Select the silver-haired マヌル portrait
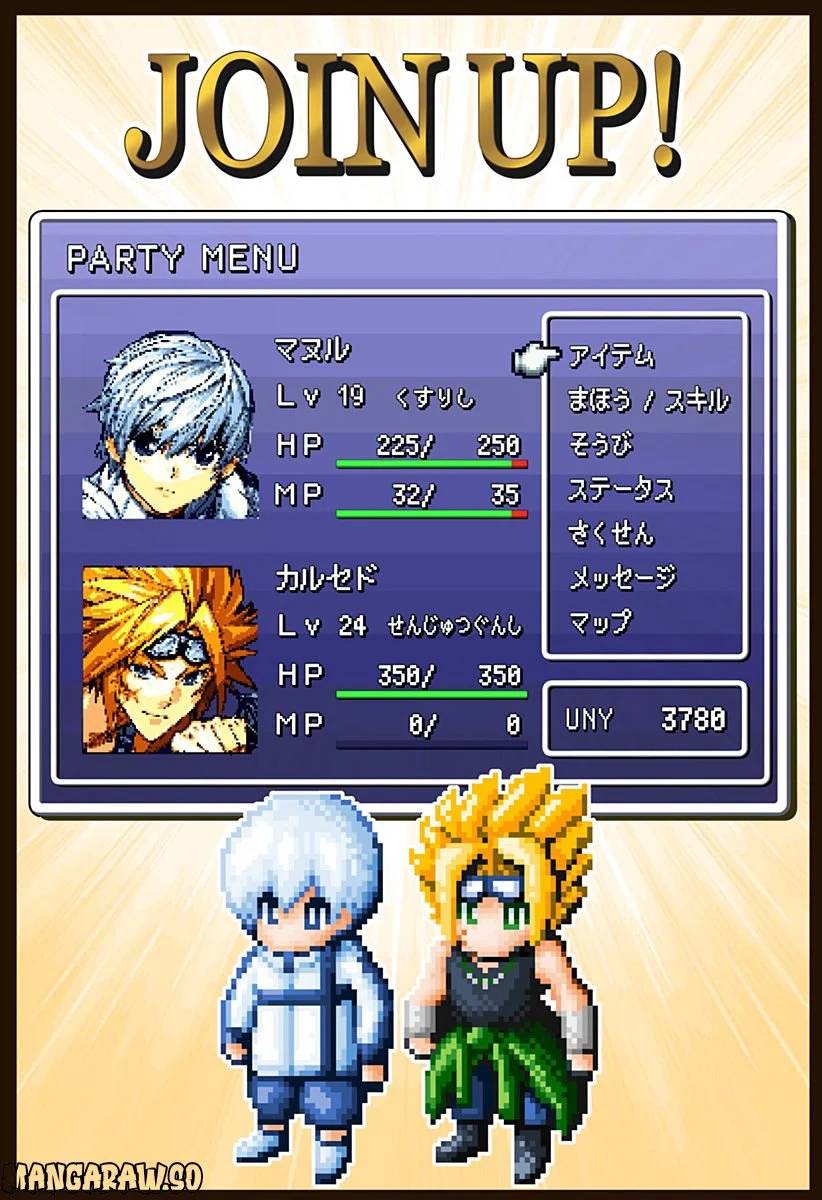The height and width of the screenshot is (1200, 822). (169, 426)
